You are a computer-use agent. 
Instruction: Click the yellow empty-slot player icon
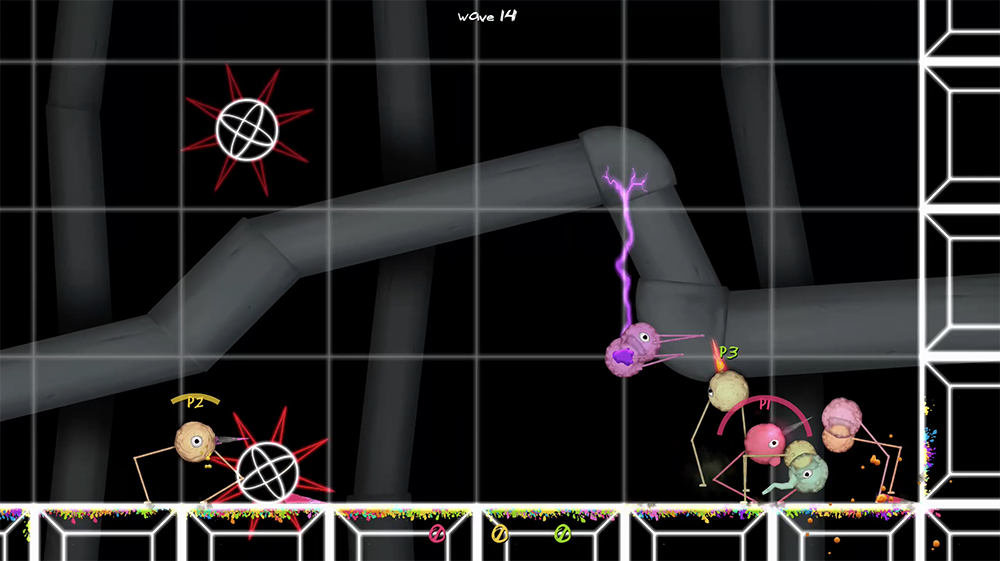click(499, 534)
